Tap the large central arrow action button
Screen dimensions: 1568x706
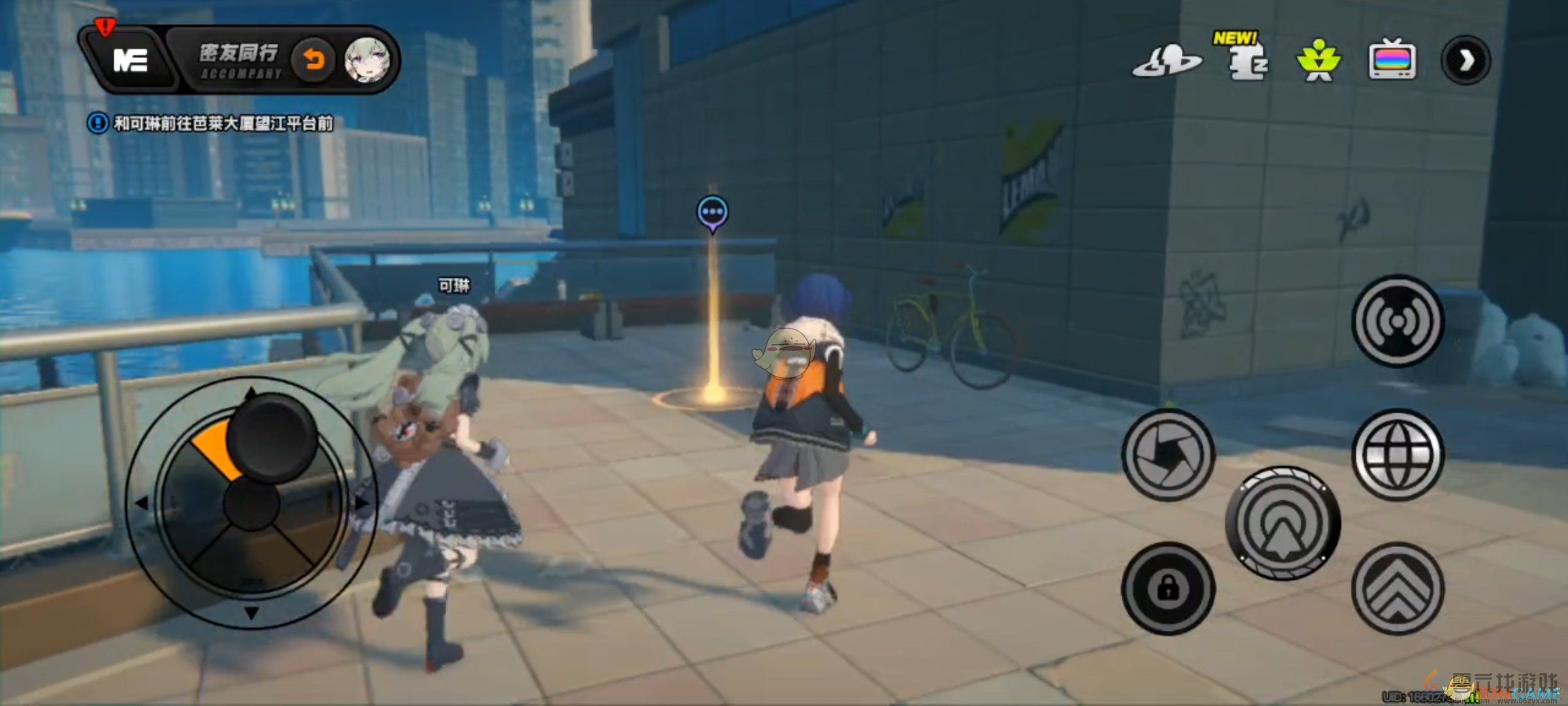pyautogui.click(x=1282, y=523)
